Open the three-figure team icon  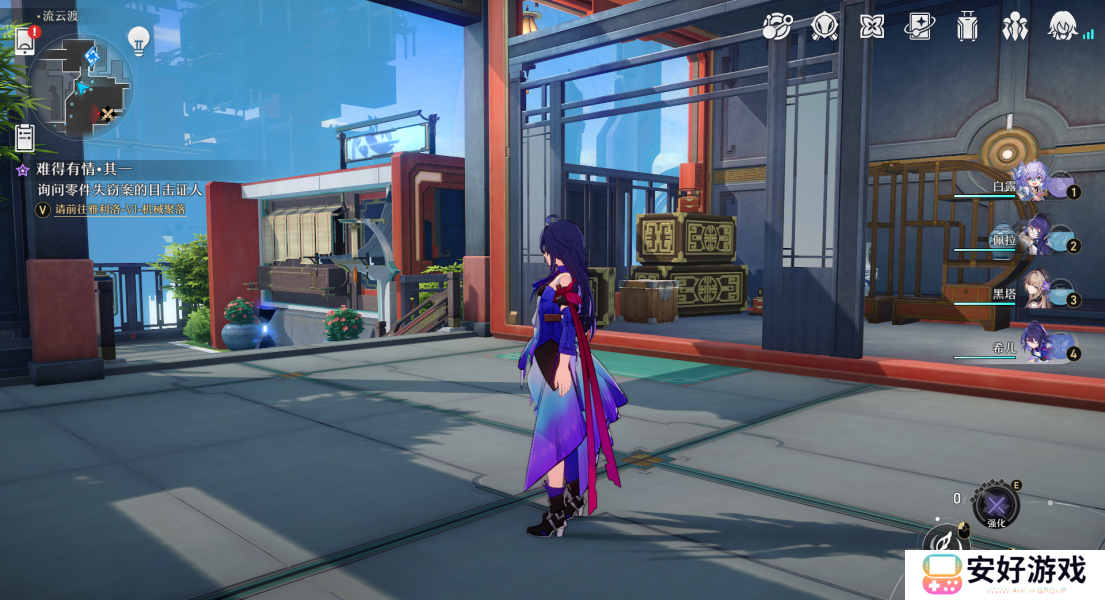click(x=1015, y=27)
